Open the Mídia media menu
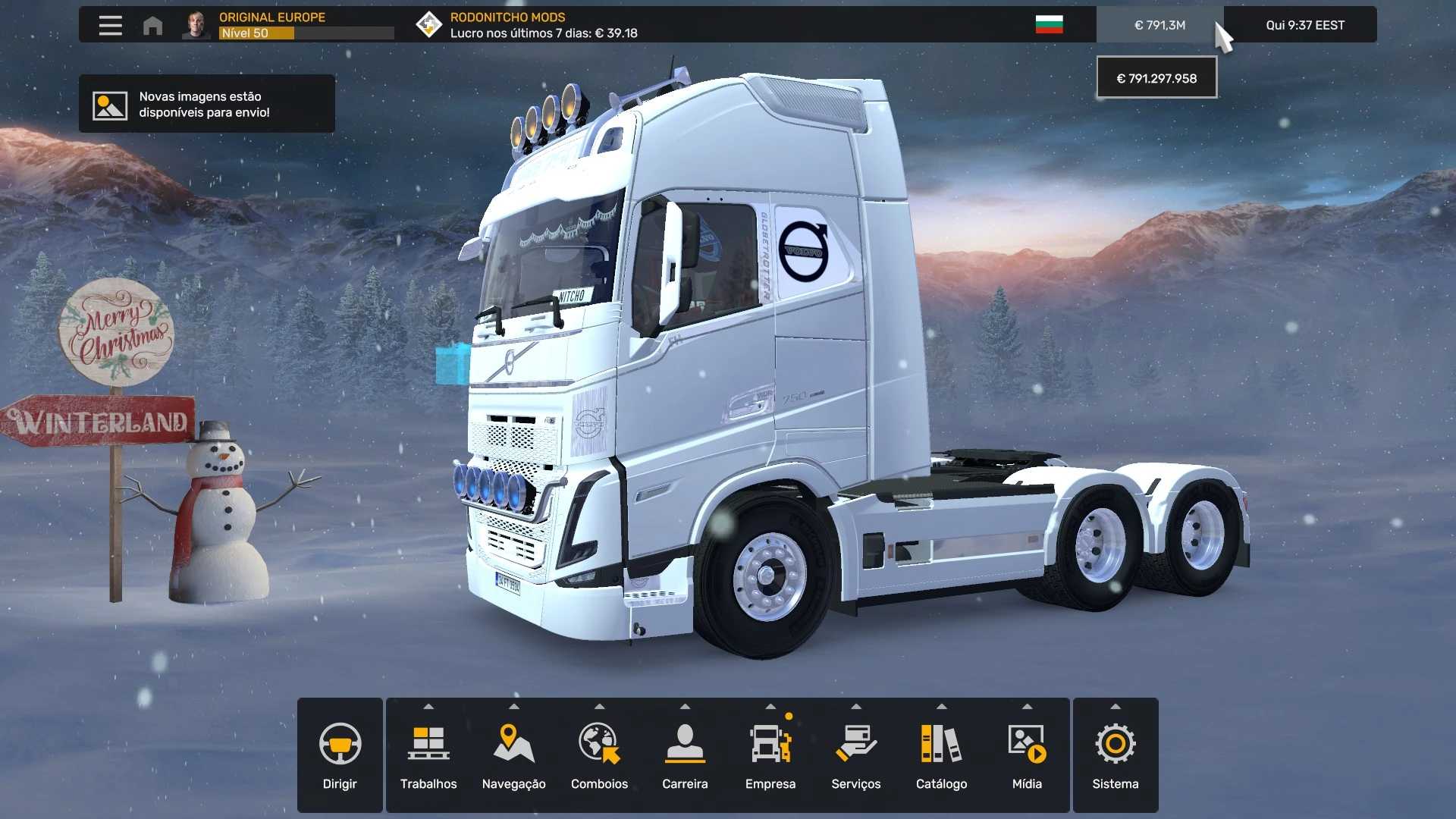This screenshot has width=1456, height=819. coord(1027,755)
